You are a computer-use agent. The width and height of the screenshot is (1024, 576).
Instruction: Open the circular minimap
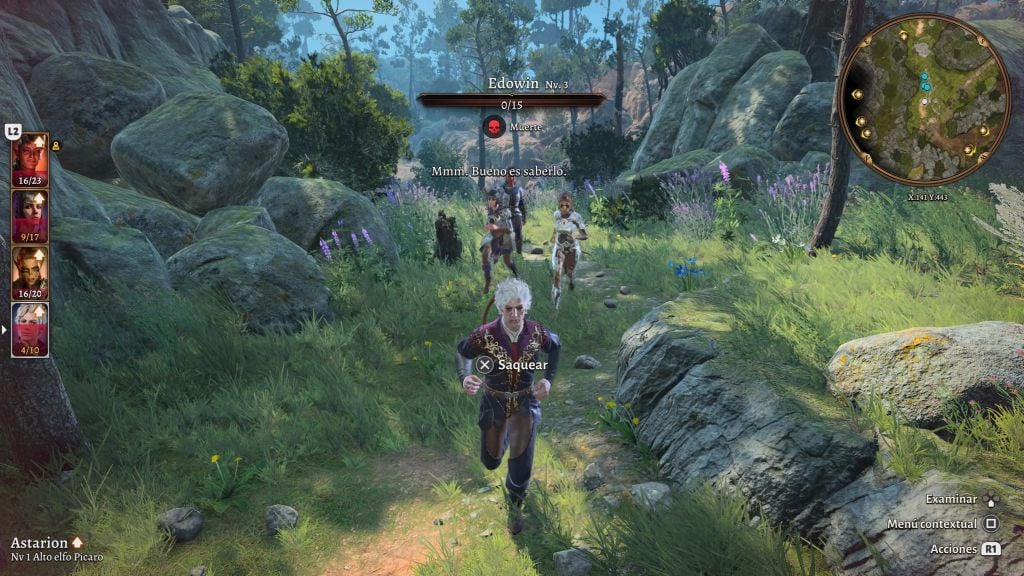point(924,99)
